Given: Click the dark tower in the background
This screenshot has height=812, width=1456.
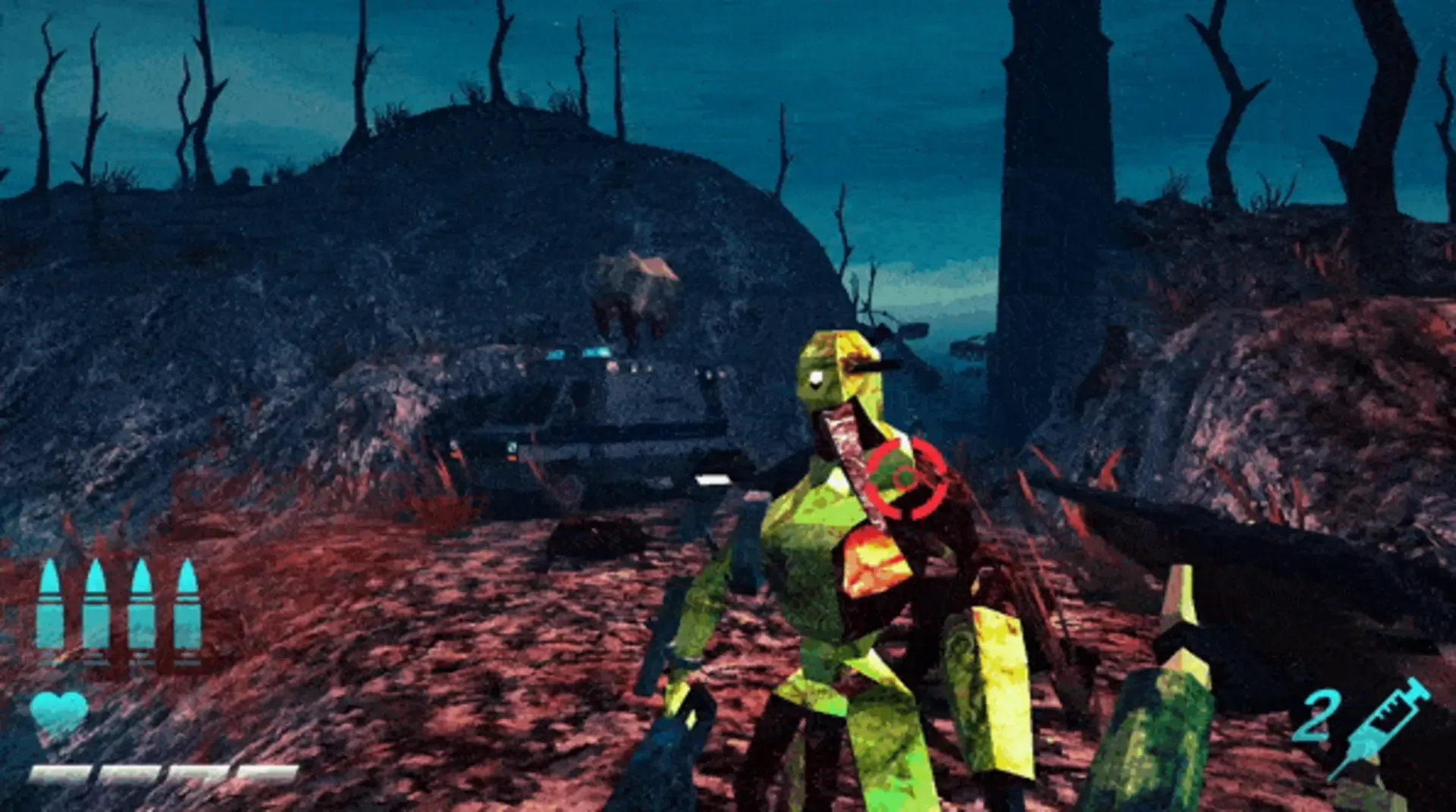Looking at the screenshot, I should tap(1054, 190).
